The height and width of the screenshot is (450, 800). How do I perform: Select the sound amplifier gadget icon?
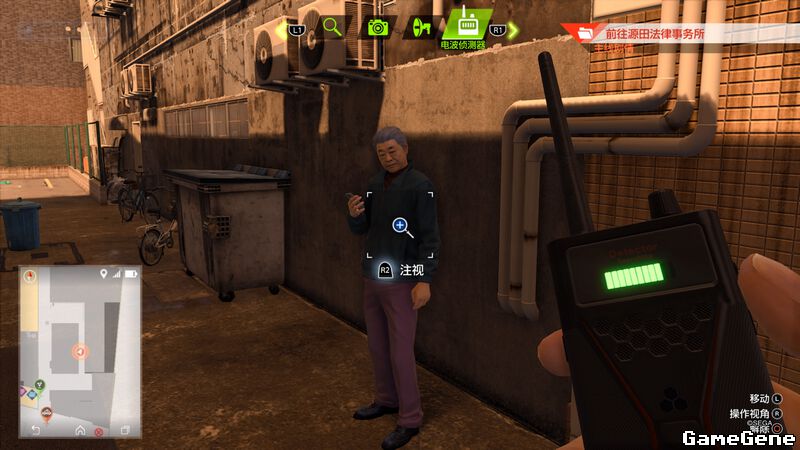pyautogui.click(x=421, y=27)
